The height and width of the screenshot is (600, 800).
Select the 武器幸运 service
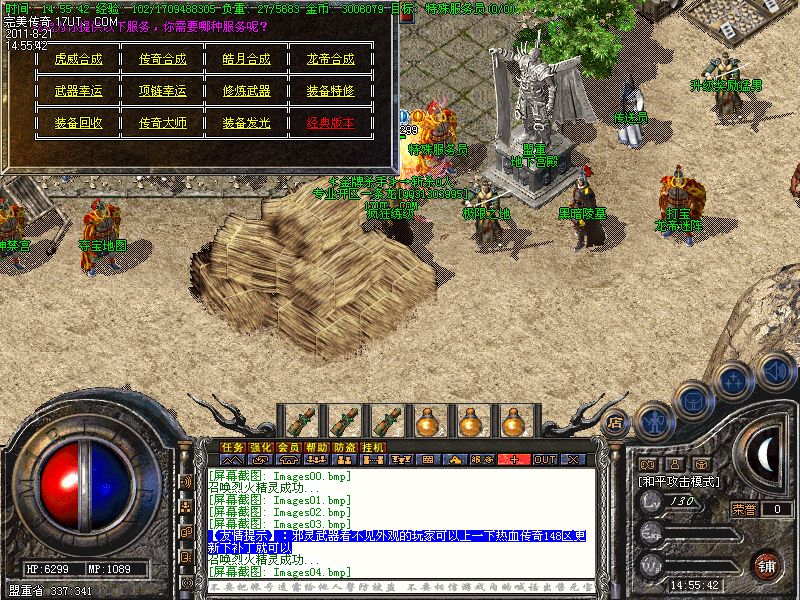[78, 91]
